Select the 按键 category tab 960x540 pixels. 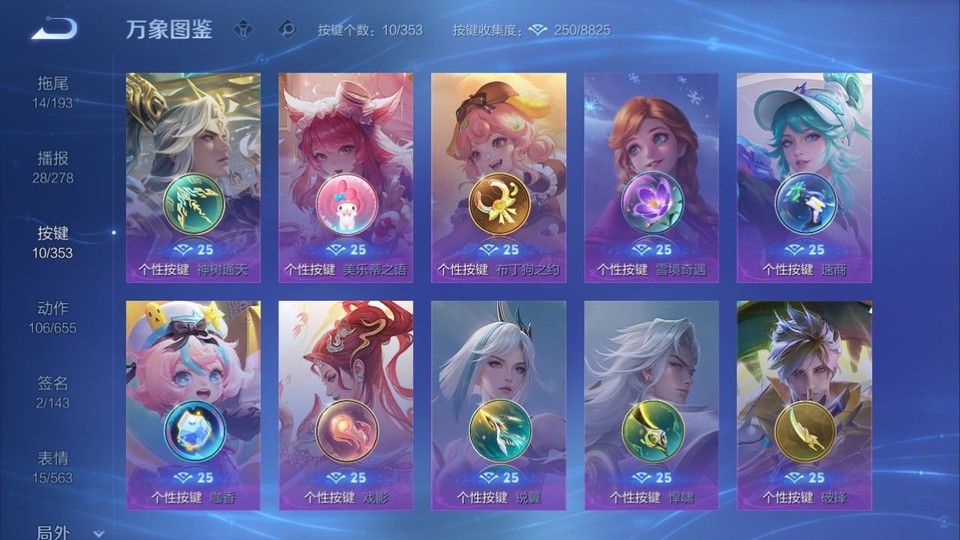point(53,242)
